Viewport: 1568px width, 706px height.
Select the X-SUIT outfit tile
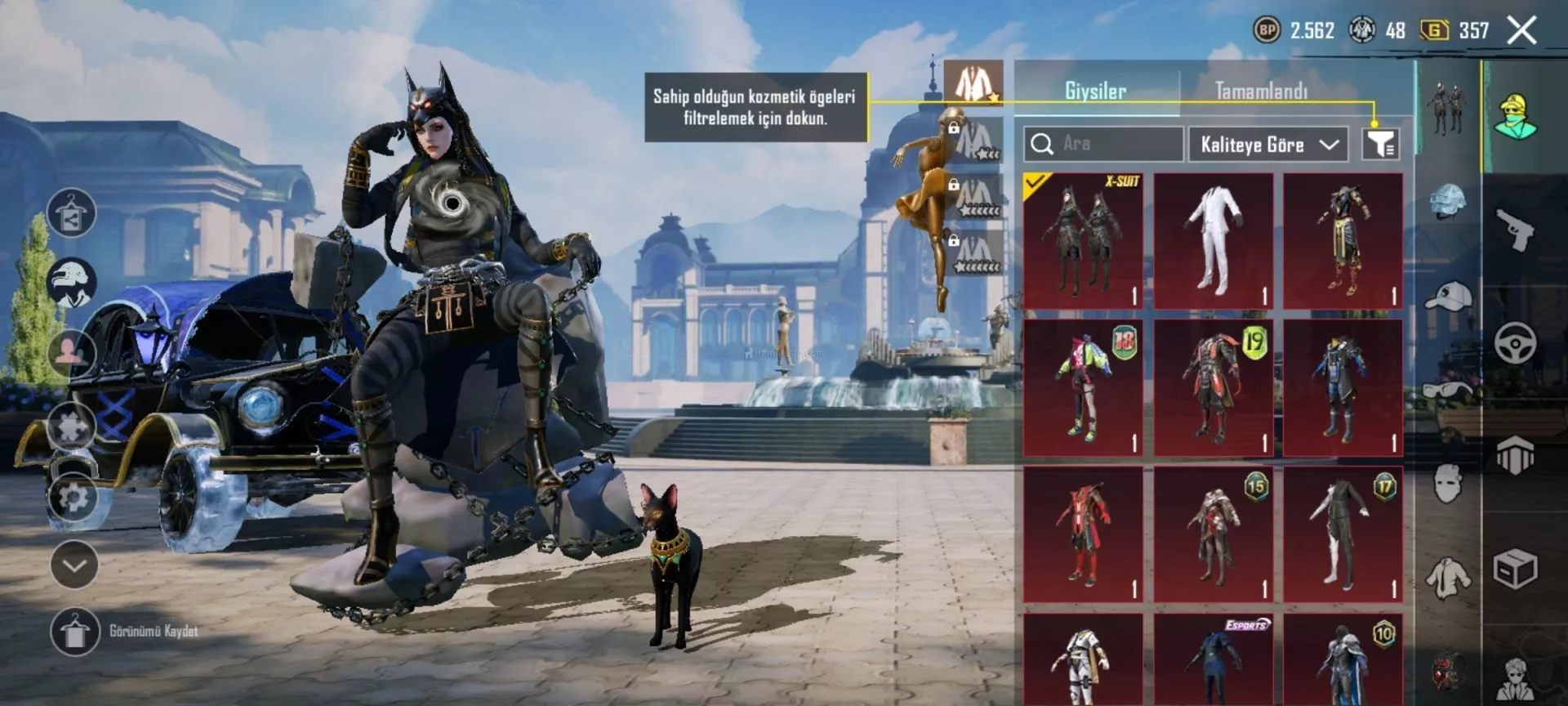click(1083, 241)
